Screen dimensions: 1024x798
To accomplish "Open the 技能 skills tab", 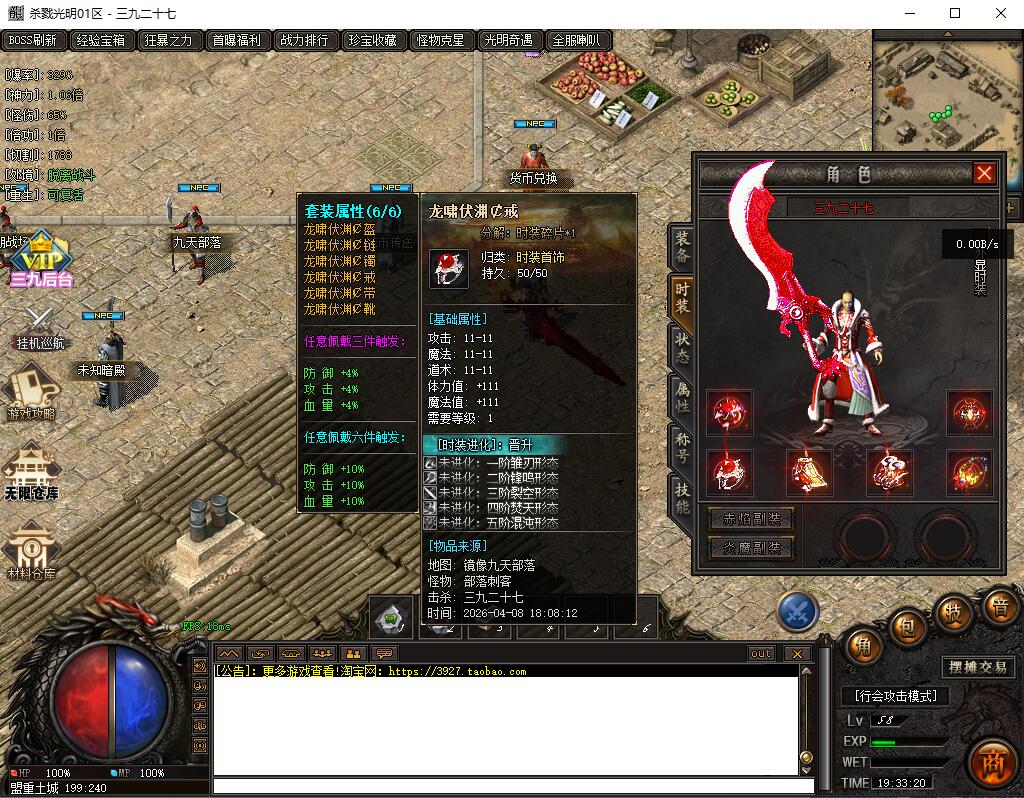I will click(x=682, y=497).
